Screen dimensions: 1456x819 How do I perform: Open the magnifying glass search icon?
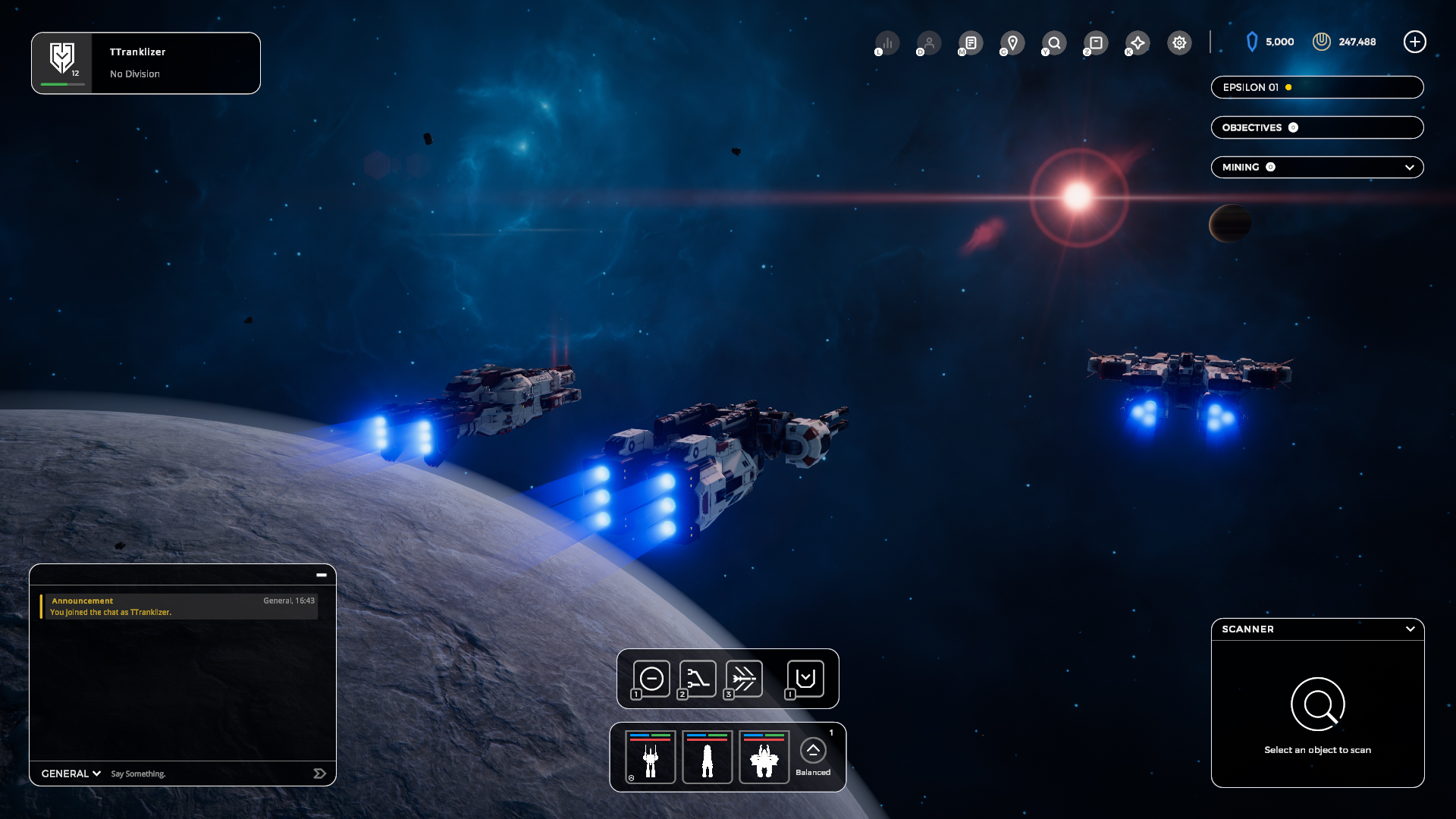1054,42
